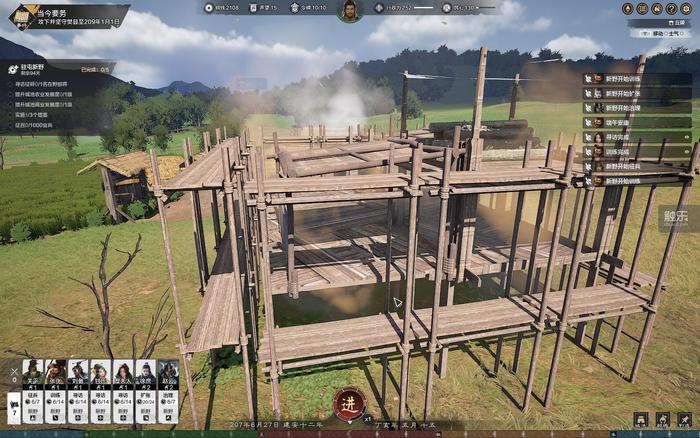
Task: Click the horse icon with number 7
Action: coord(14,406)
